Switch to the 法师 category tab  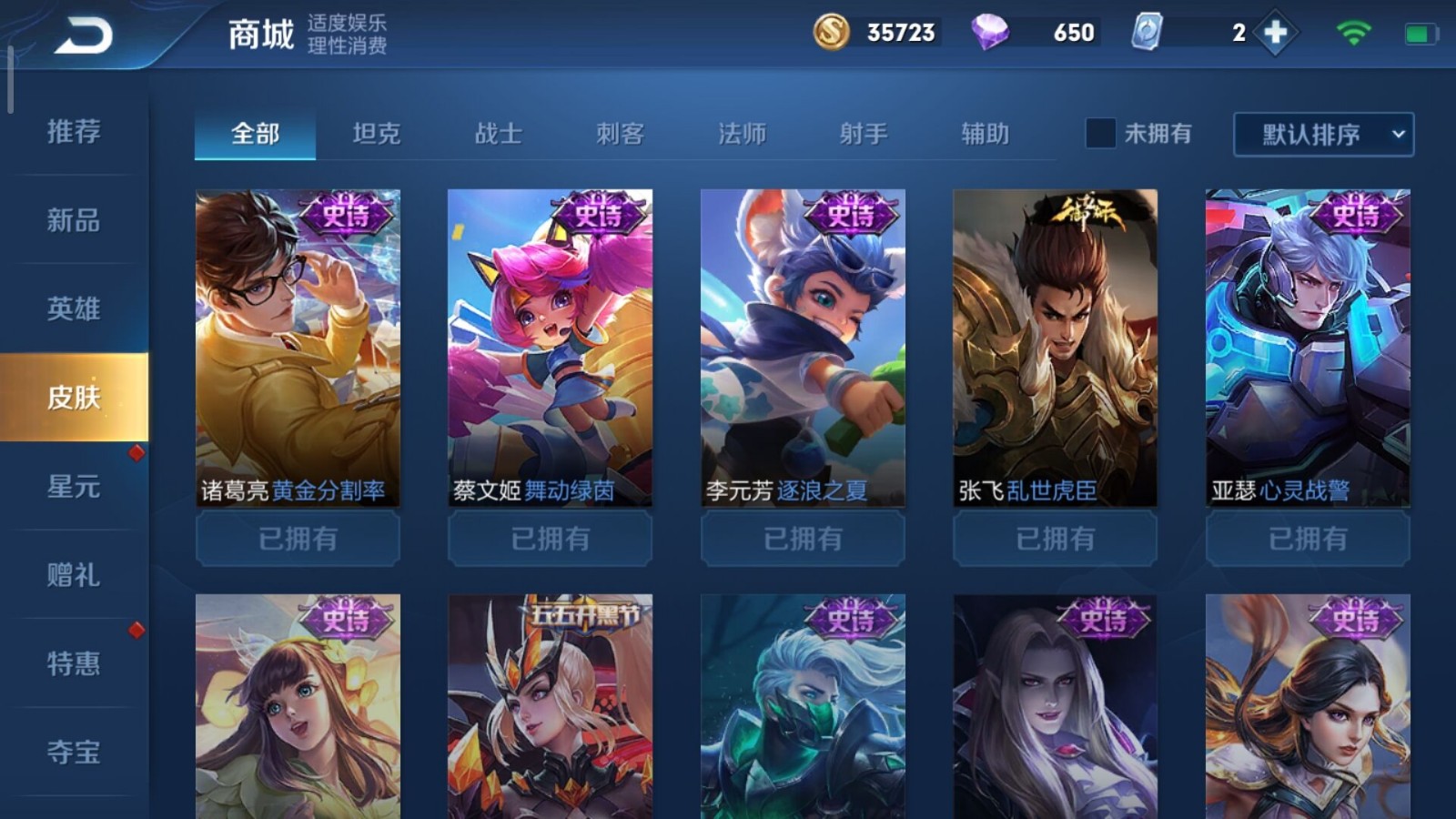click(x=743, y=134)
